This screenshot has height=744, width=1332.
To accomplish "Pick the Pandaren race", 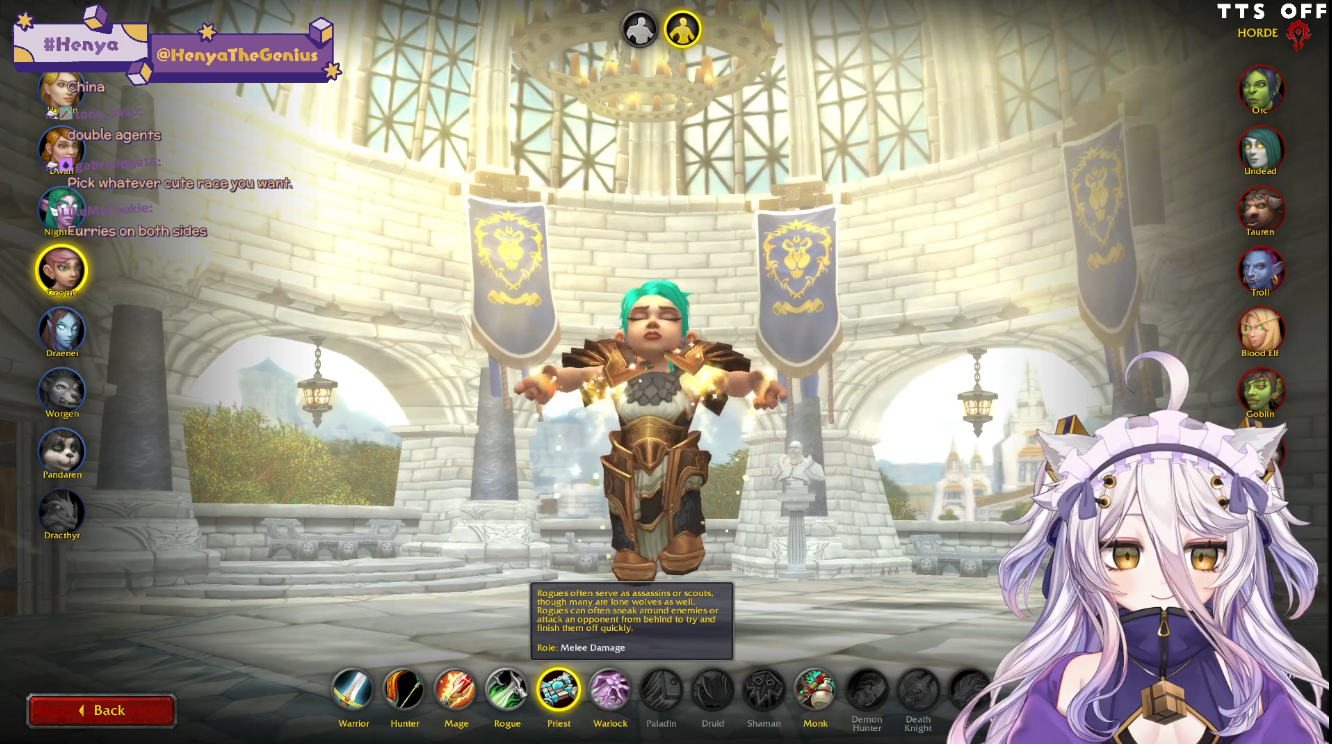I will tap(62, 451).
